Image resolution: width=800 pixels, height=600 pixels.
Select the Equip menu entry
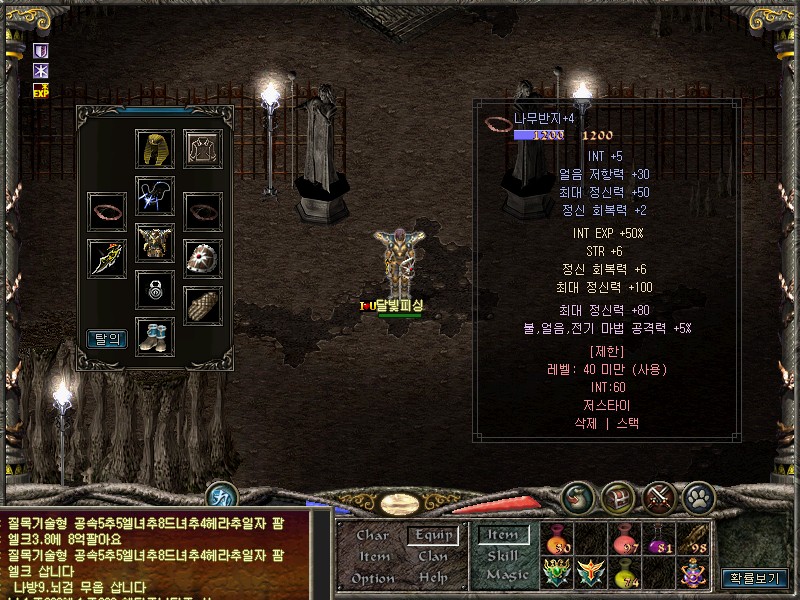[x=433, y=535]
